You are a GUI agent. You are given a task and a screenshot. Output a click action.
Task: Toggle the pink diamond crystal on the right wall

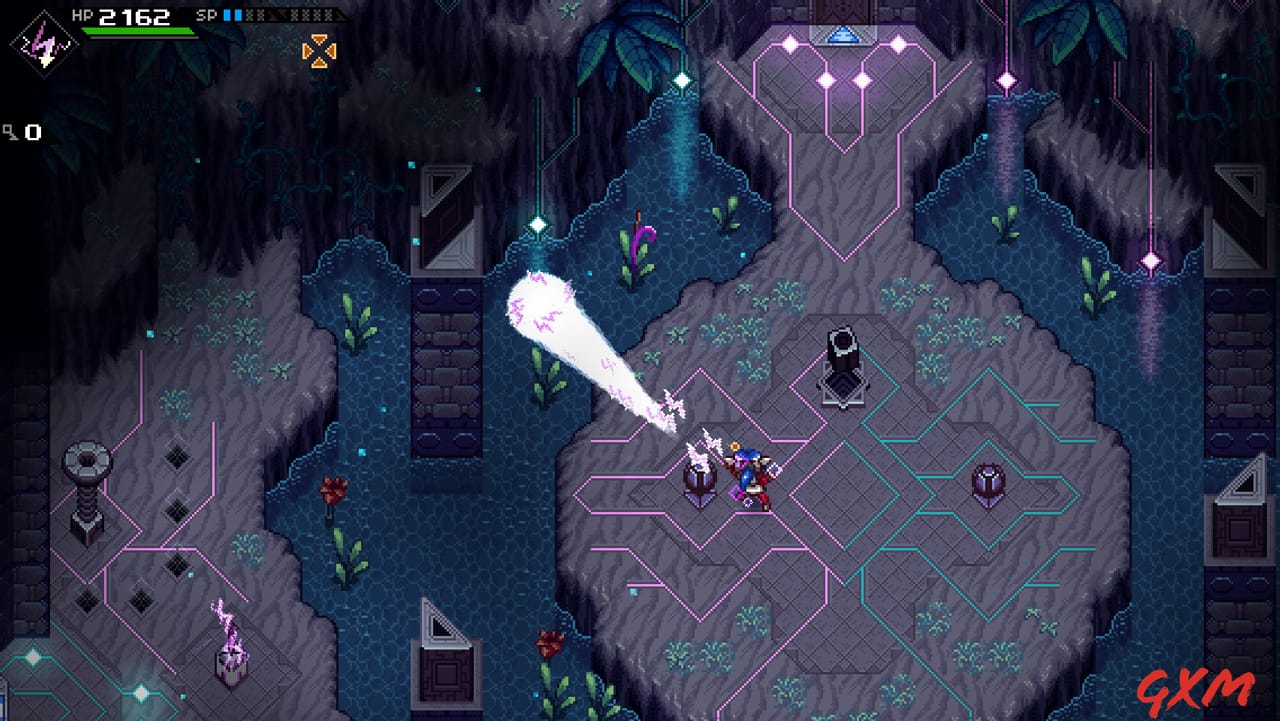1149,260
